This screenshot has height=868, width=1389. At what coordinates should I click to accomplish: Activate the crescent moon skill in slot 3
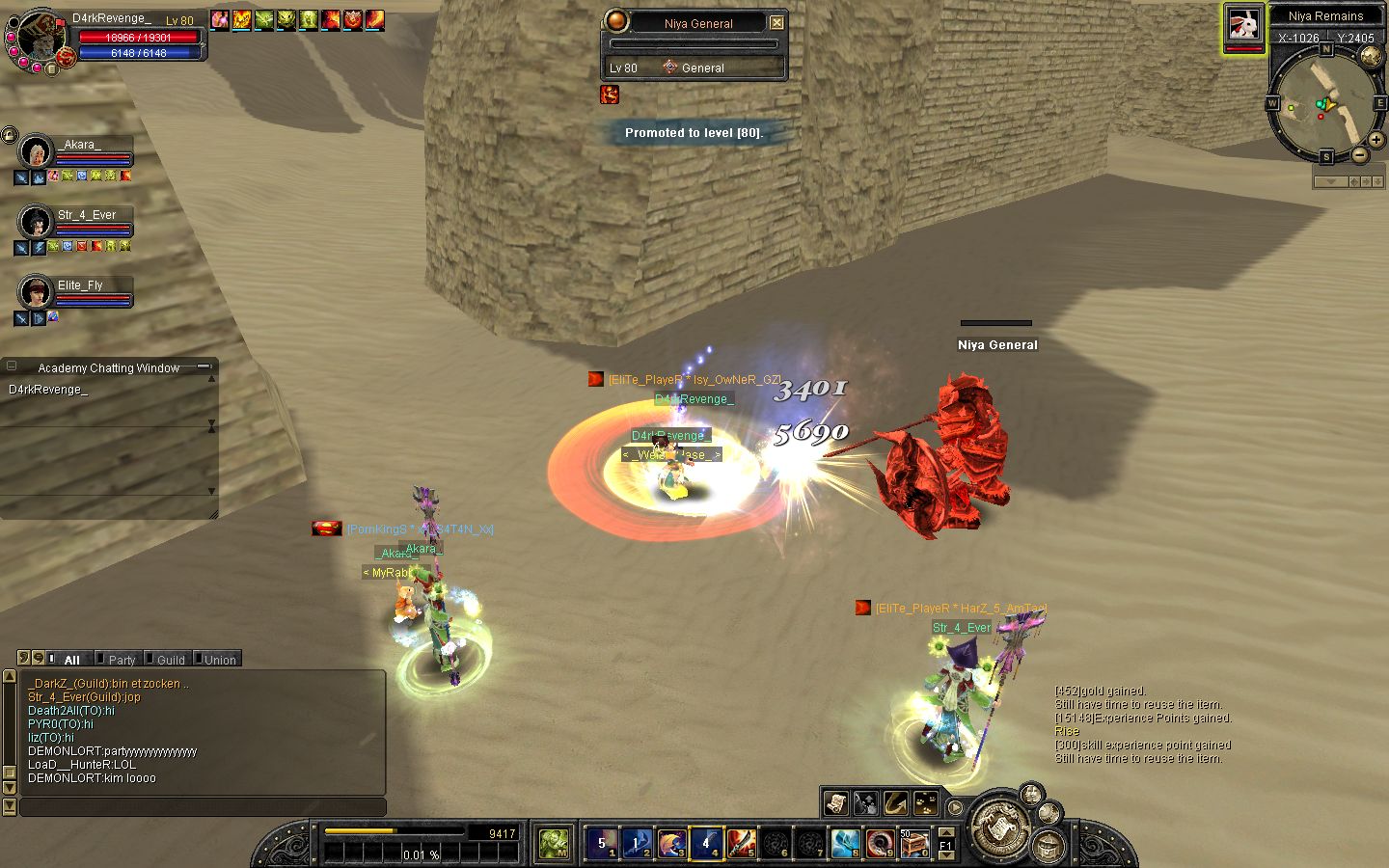[x=671, y=843]
